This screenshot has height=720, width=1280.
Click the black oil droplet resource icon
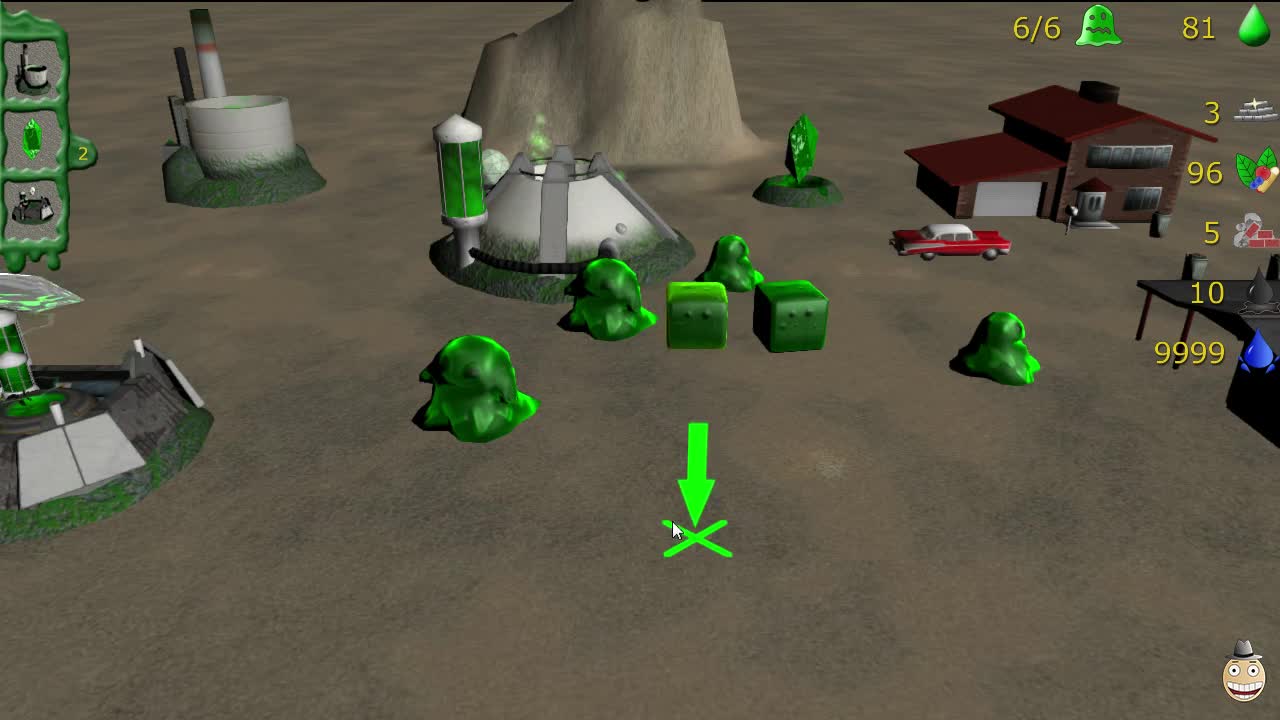click(1258, 292)
